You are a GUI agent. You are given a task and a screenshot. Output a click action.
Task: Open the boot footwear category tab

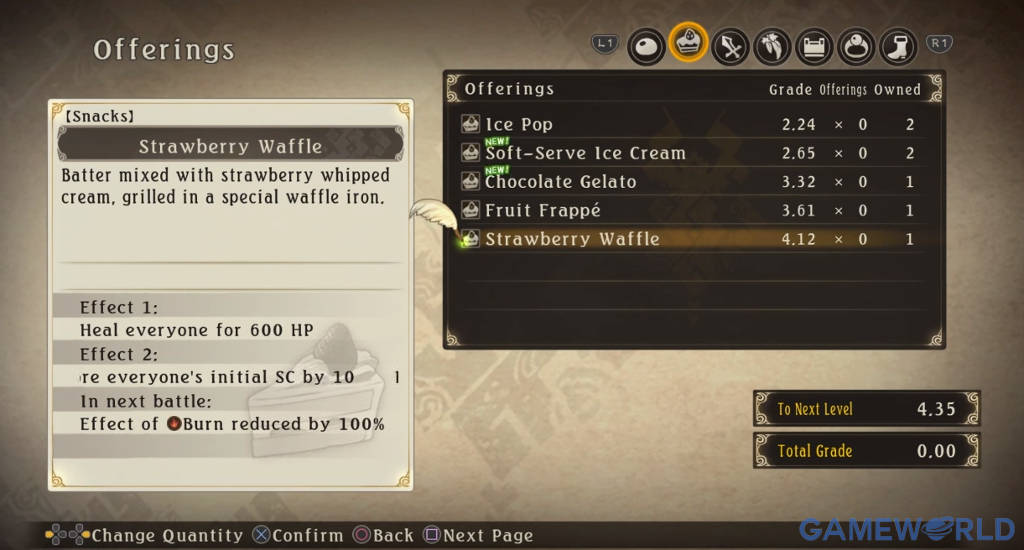898,45
